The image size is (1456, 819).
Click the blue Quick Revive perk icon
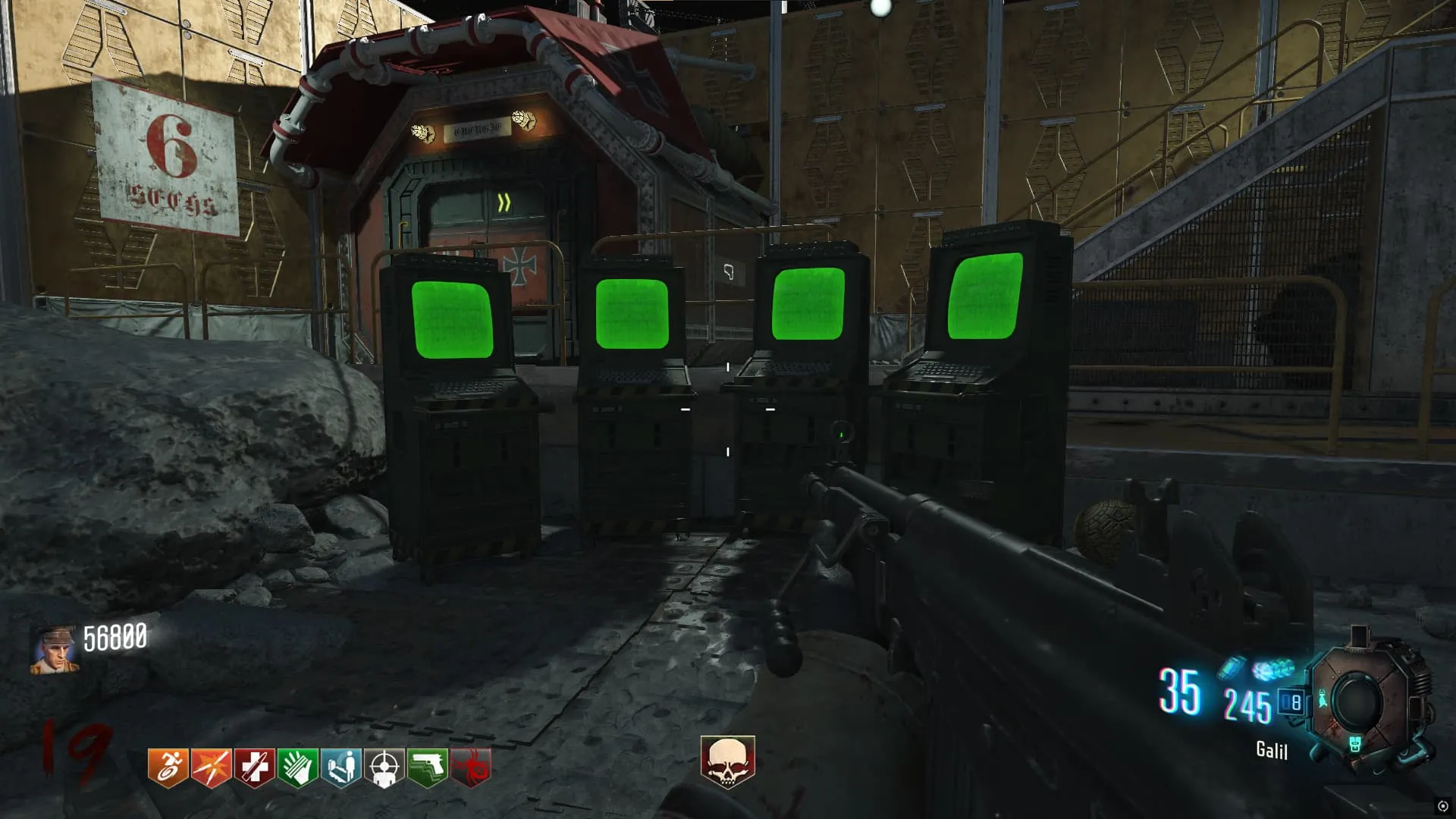tap(340, 767)
